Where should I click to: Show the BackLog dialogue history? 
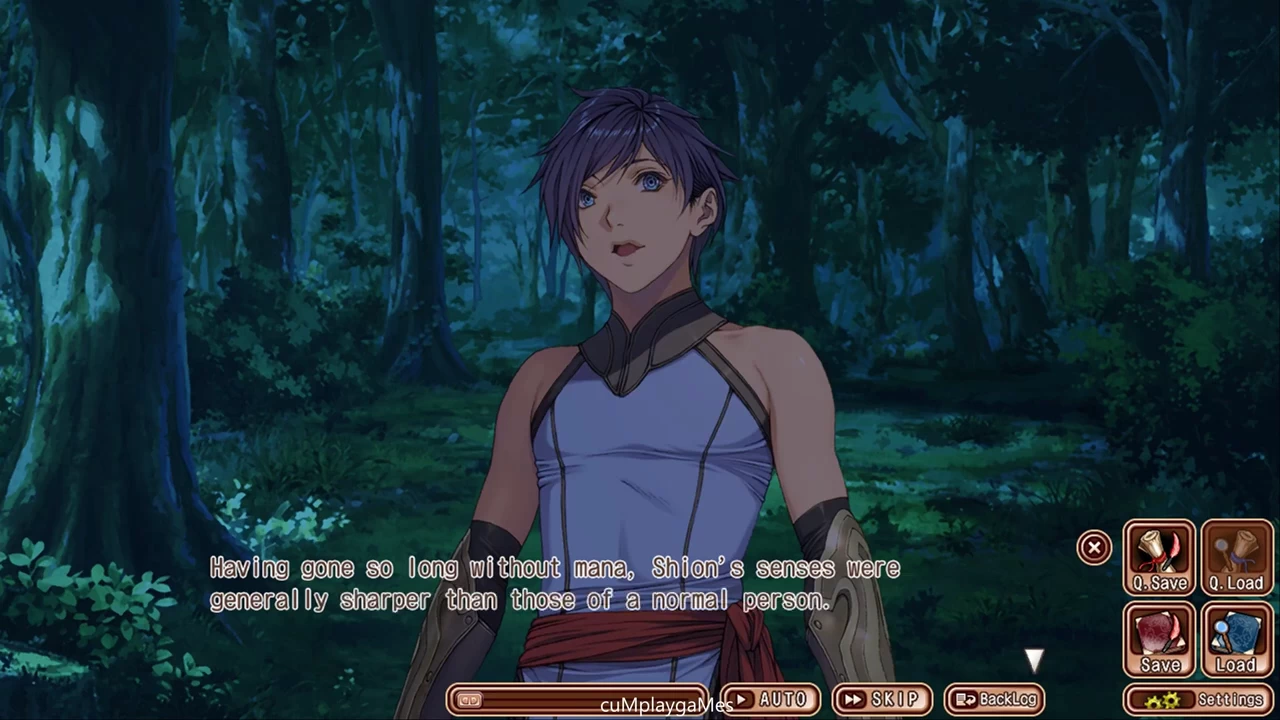tap(994, 699)
